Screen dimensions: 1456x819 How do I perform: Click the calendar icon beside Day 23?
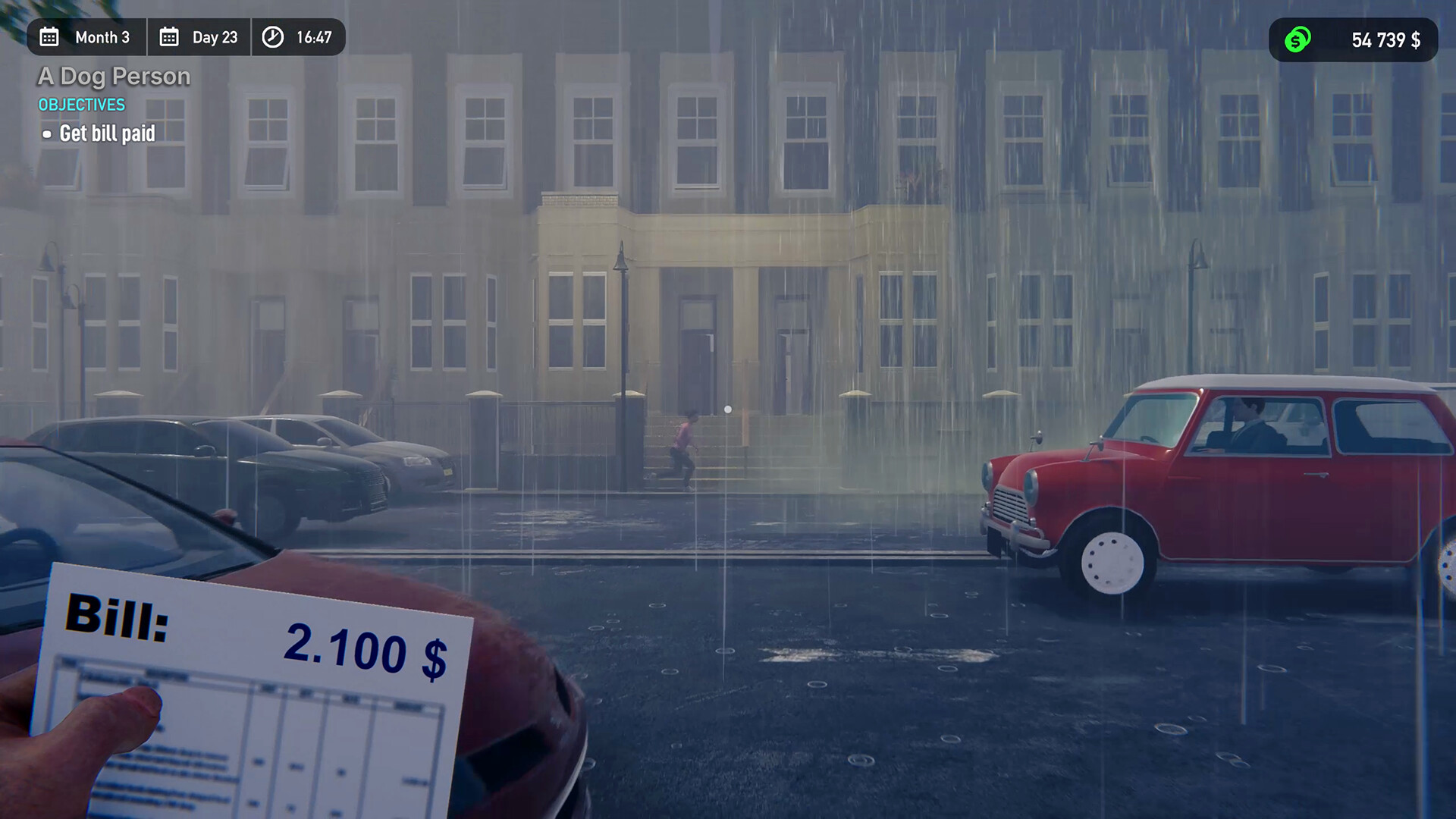tap(170, 36)
